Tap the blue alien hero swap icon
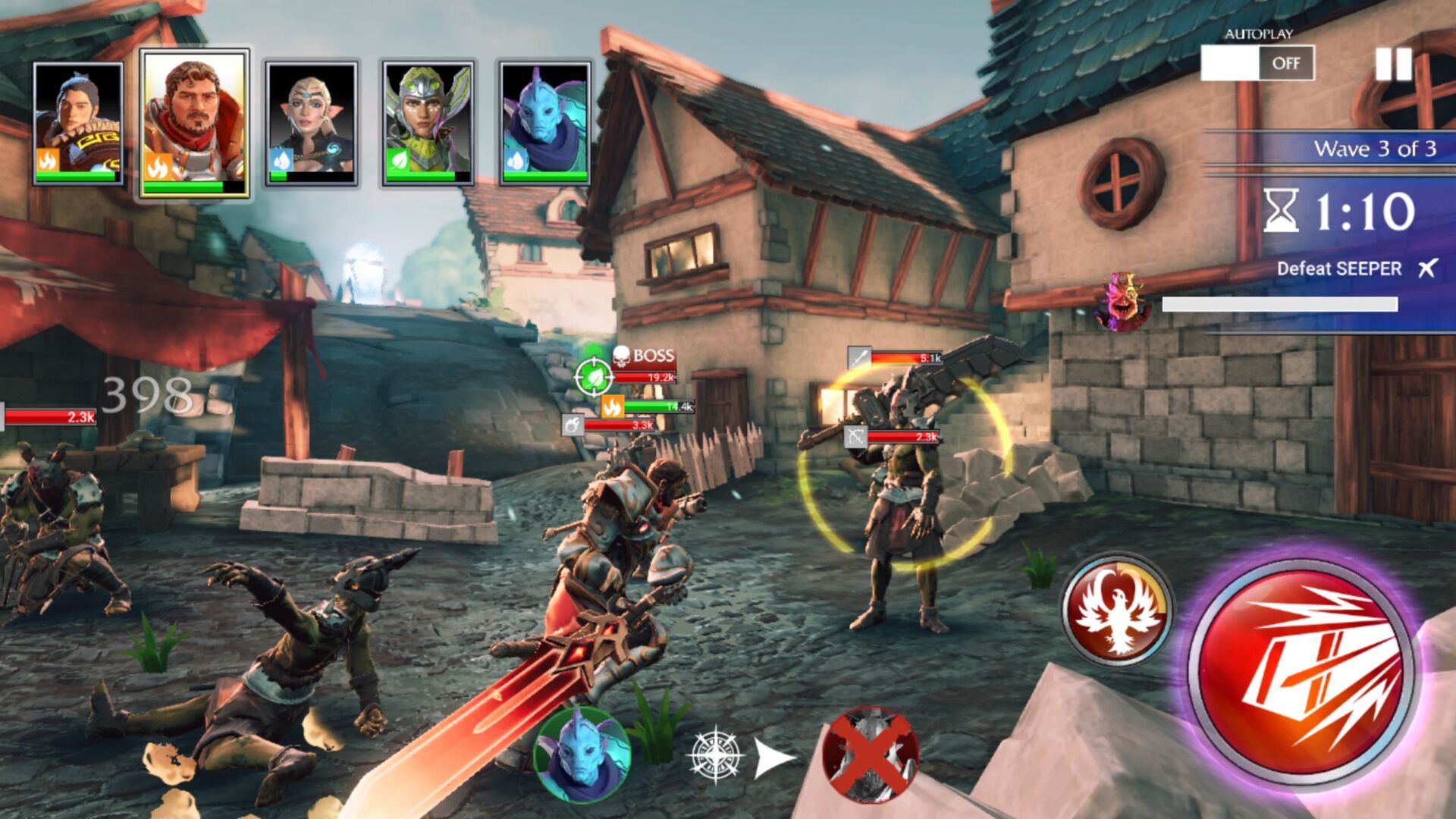The height and width of the screenshot is (819, 1456). click(x=582, y=755)
